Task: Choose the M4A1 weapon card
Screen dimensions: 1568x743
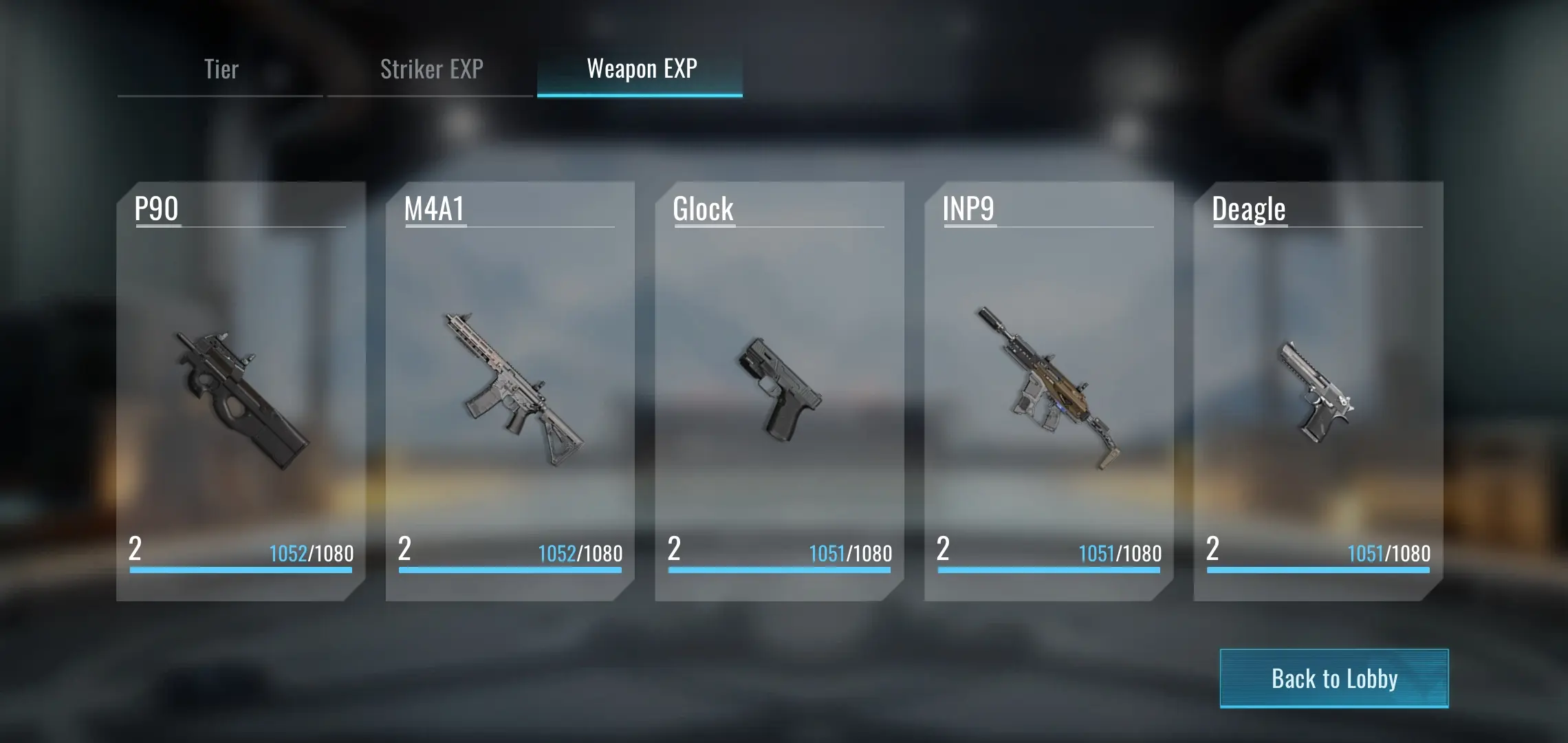Action: coord(510,391)
